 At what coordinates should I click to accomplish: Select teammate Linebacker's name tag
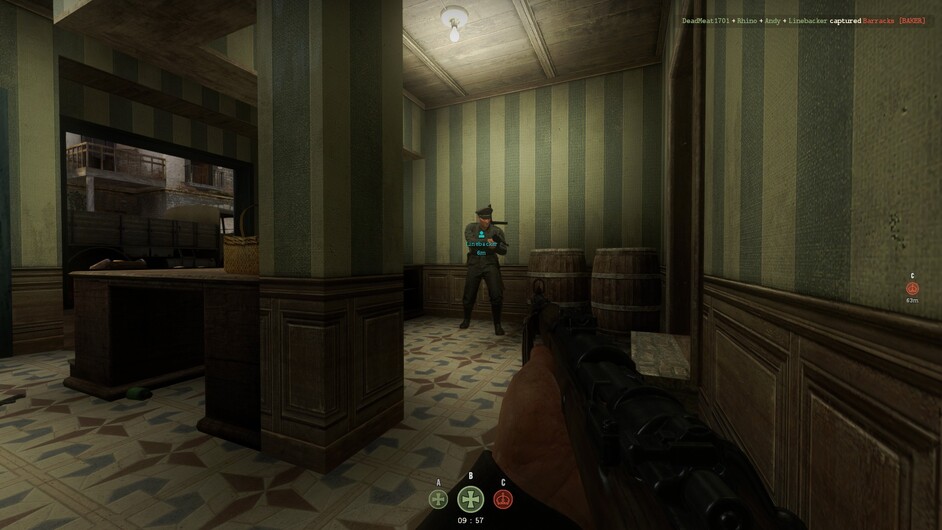tap(481, 244)
